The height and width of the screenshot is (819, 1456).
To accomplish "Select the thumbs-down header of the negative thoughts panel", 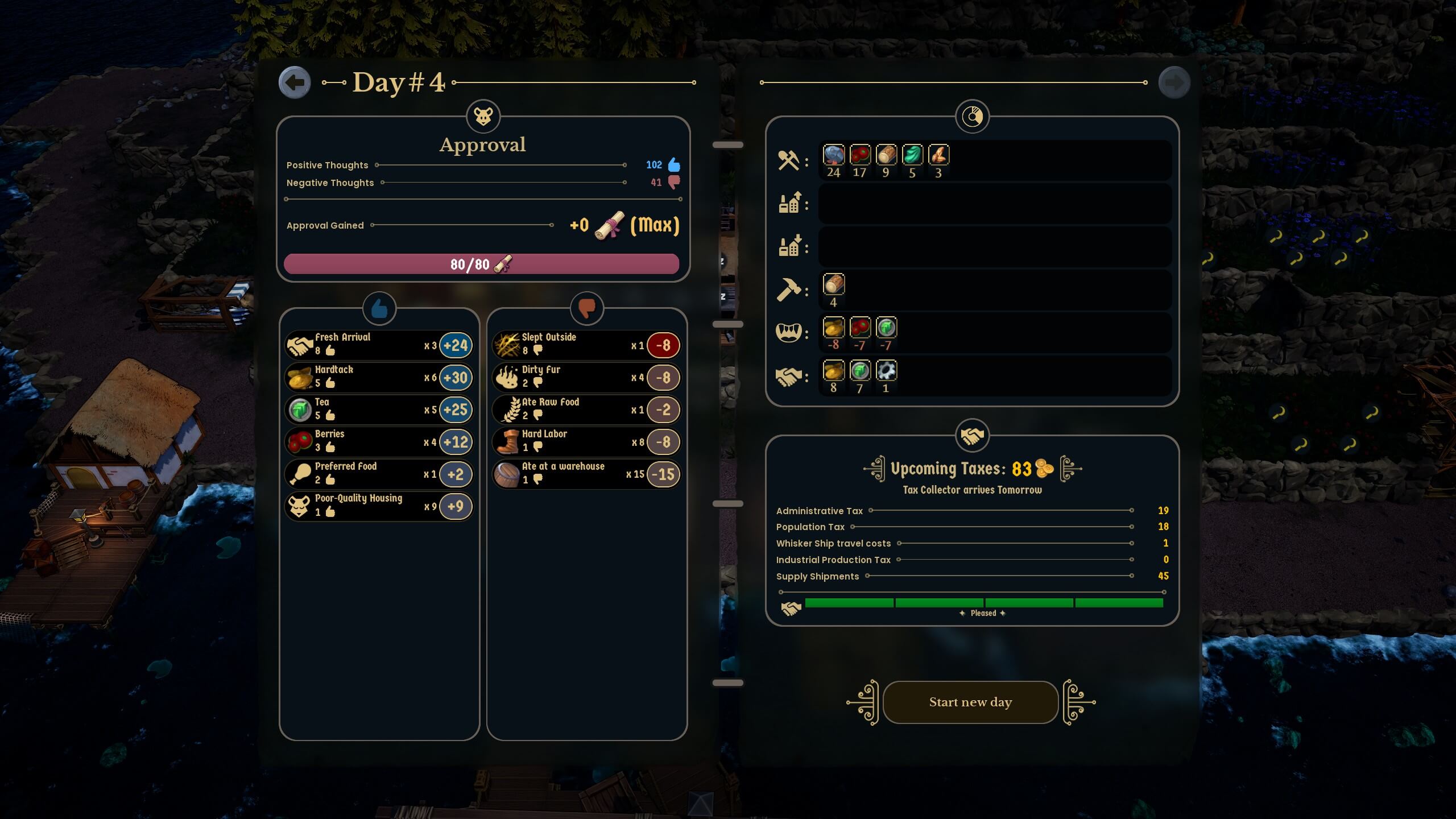I will click(586, 309).
